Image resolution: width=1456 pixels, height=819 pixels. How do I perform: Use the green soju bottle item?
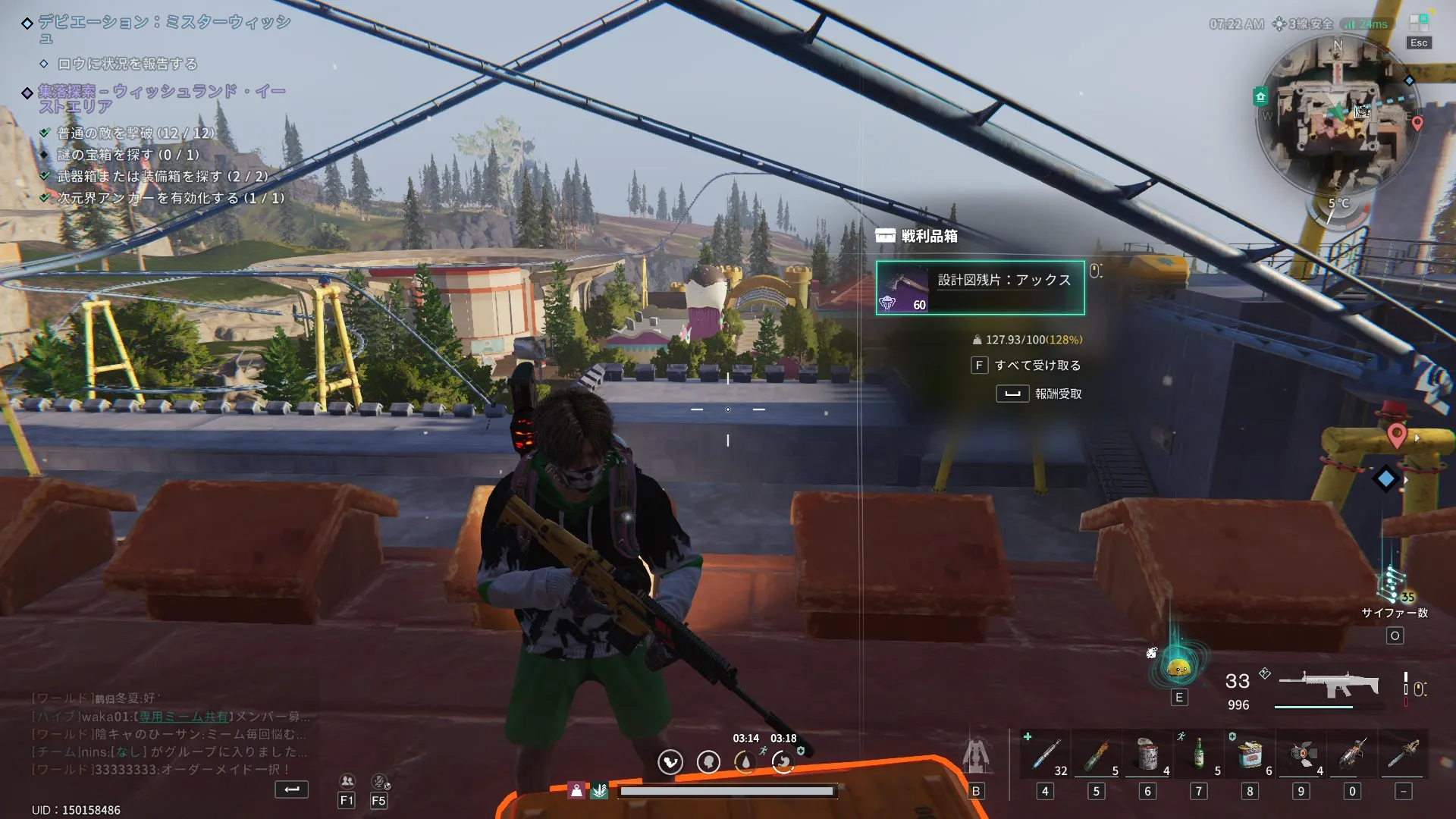tap(1199, 755)
